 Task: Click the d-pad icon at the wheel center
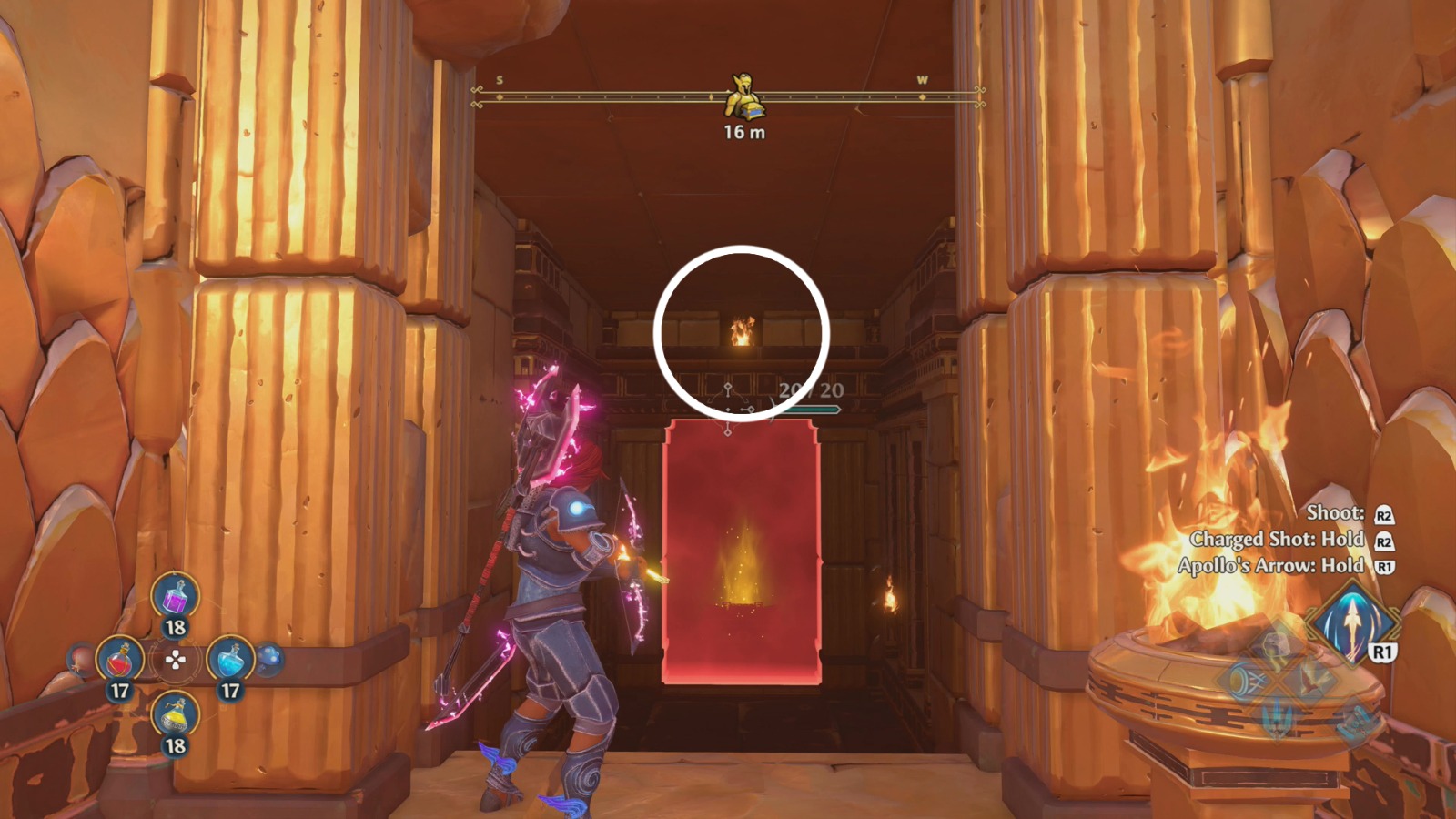coord(176,659)
